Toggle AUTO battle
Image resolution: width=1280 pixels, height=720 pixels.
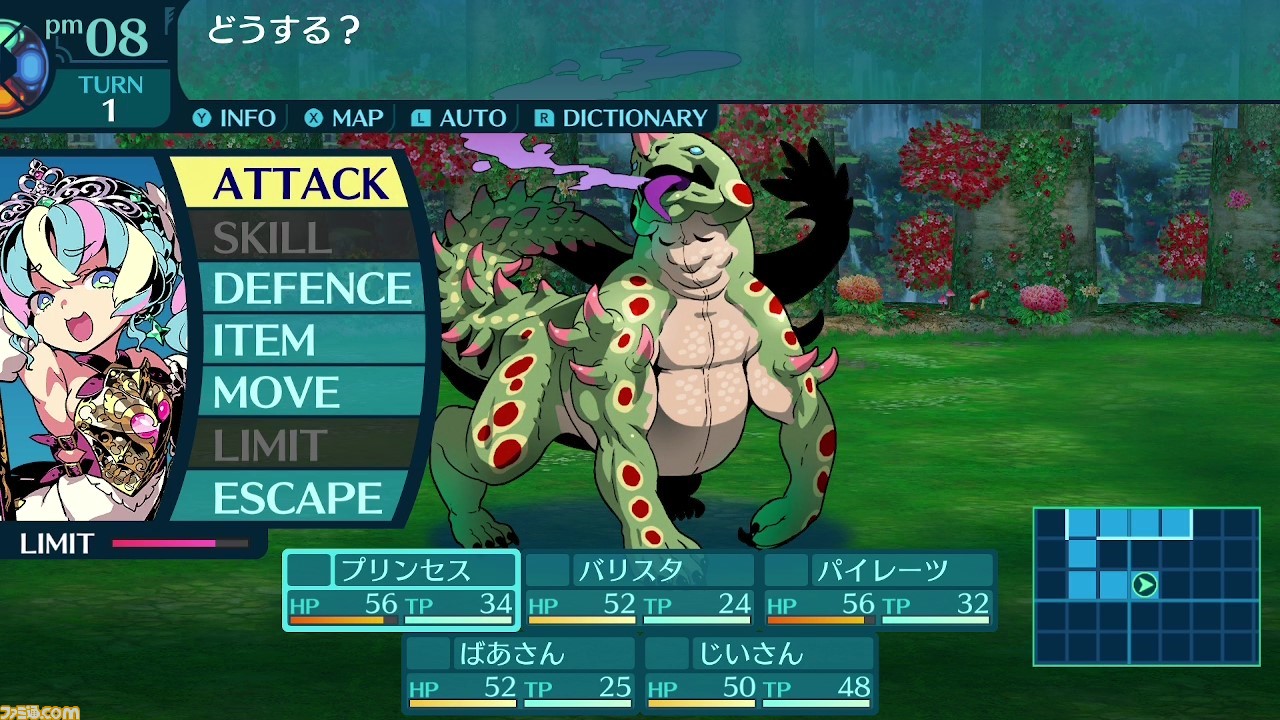click(x=460, y=118)
